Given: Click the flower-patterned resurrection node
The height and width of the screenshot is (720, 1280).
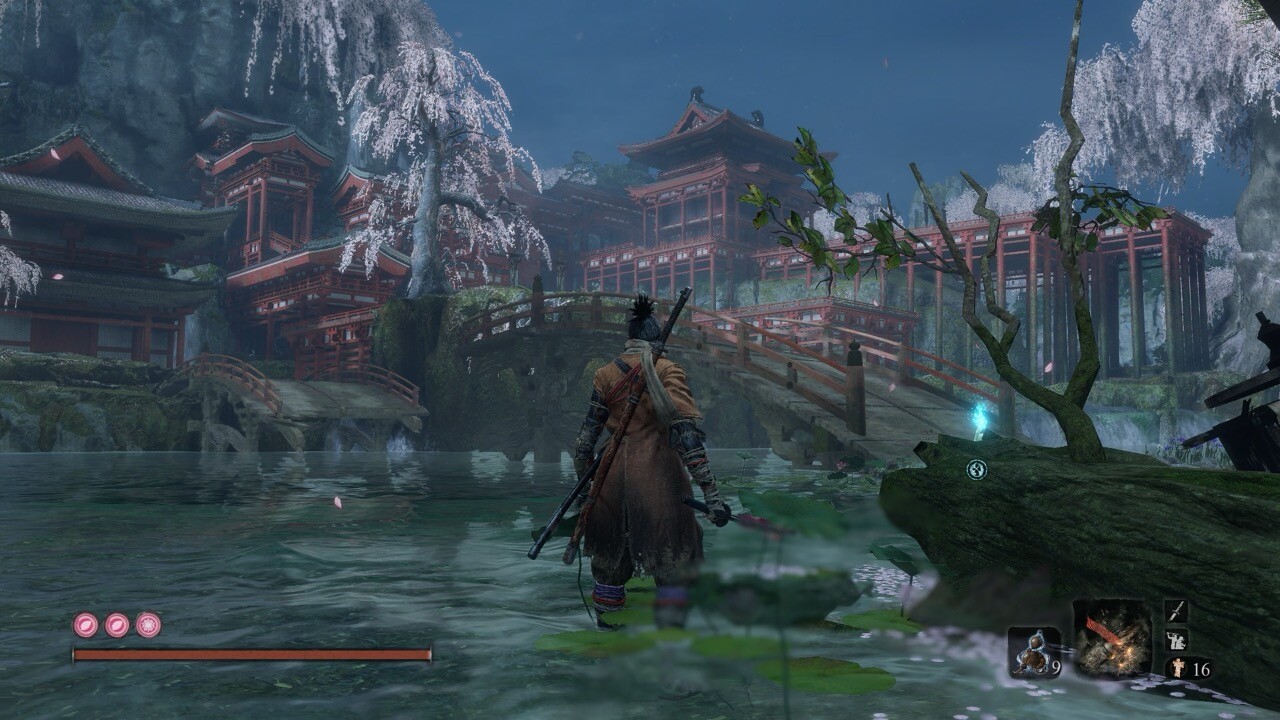Looking at the screenshot, I should point(149,625).
